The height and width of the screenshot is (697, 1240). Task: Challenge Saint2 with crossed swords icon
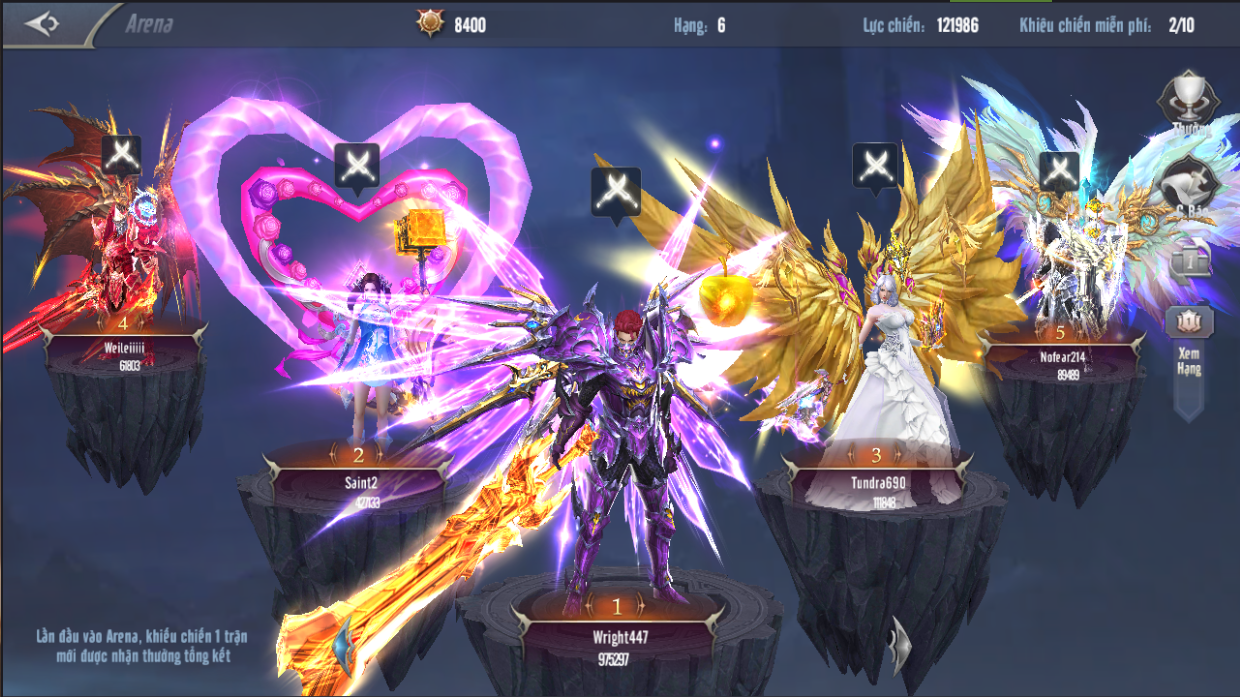point(356,165)
